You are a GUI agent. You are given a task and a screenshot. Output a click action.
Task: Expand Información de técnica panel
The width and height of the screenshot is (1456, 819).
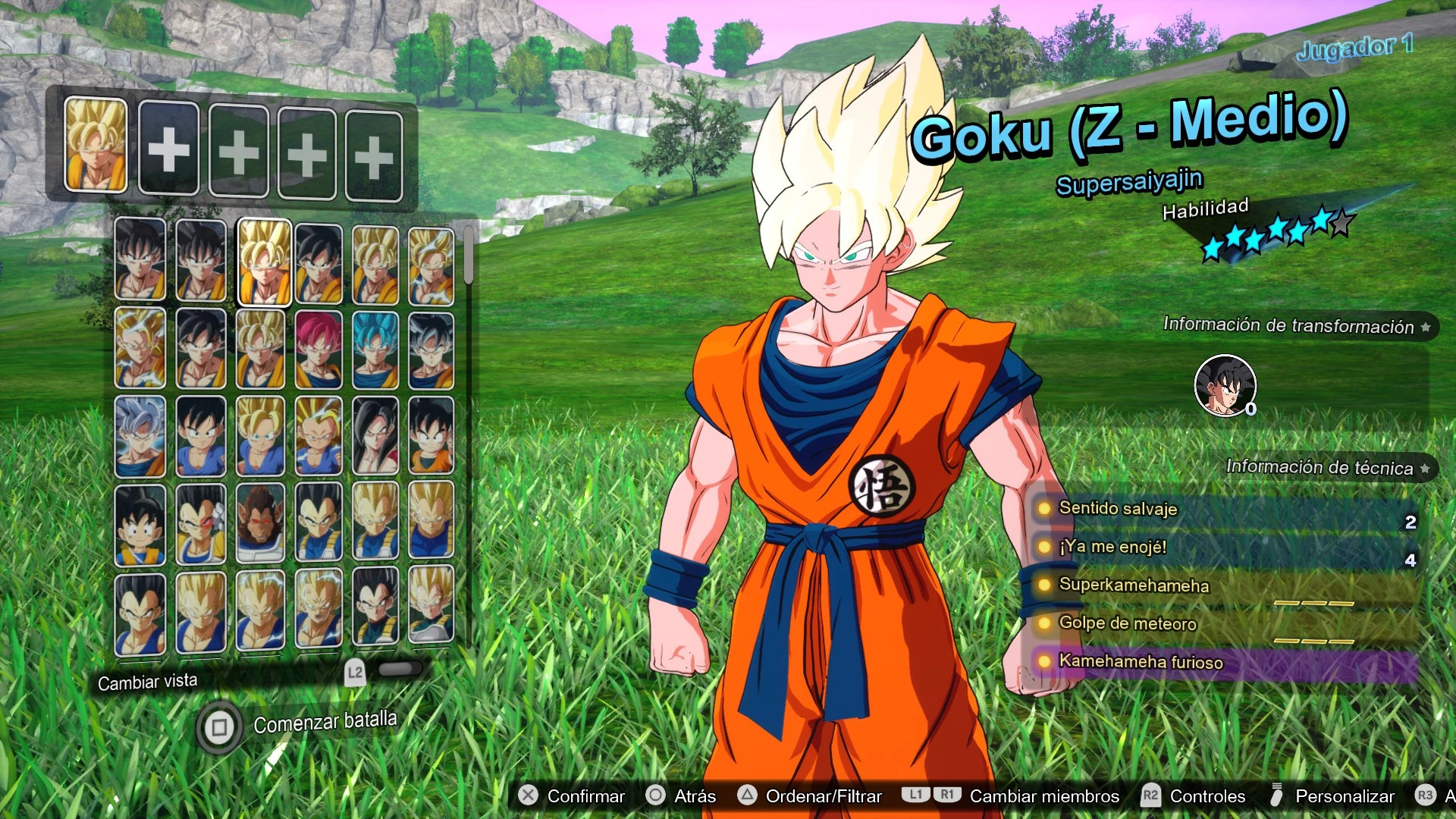[x=1327, y=468]
